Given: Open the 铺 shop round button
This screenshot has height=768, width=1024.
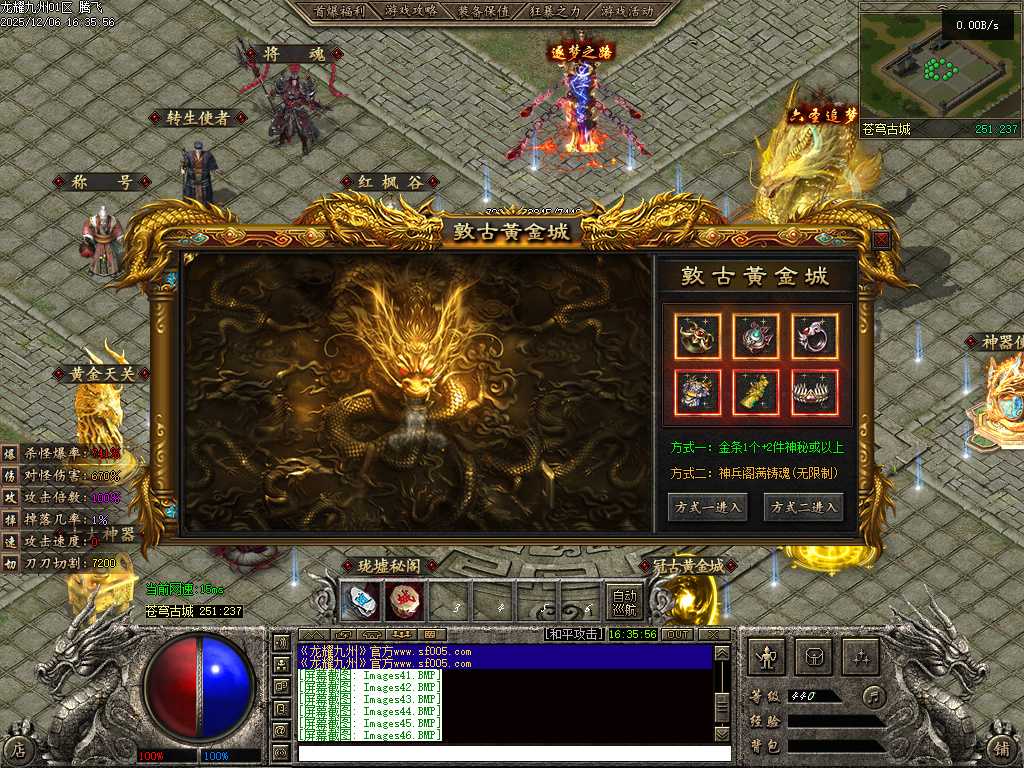Looking at the screenshot, I should pos(1001,746).
